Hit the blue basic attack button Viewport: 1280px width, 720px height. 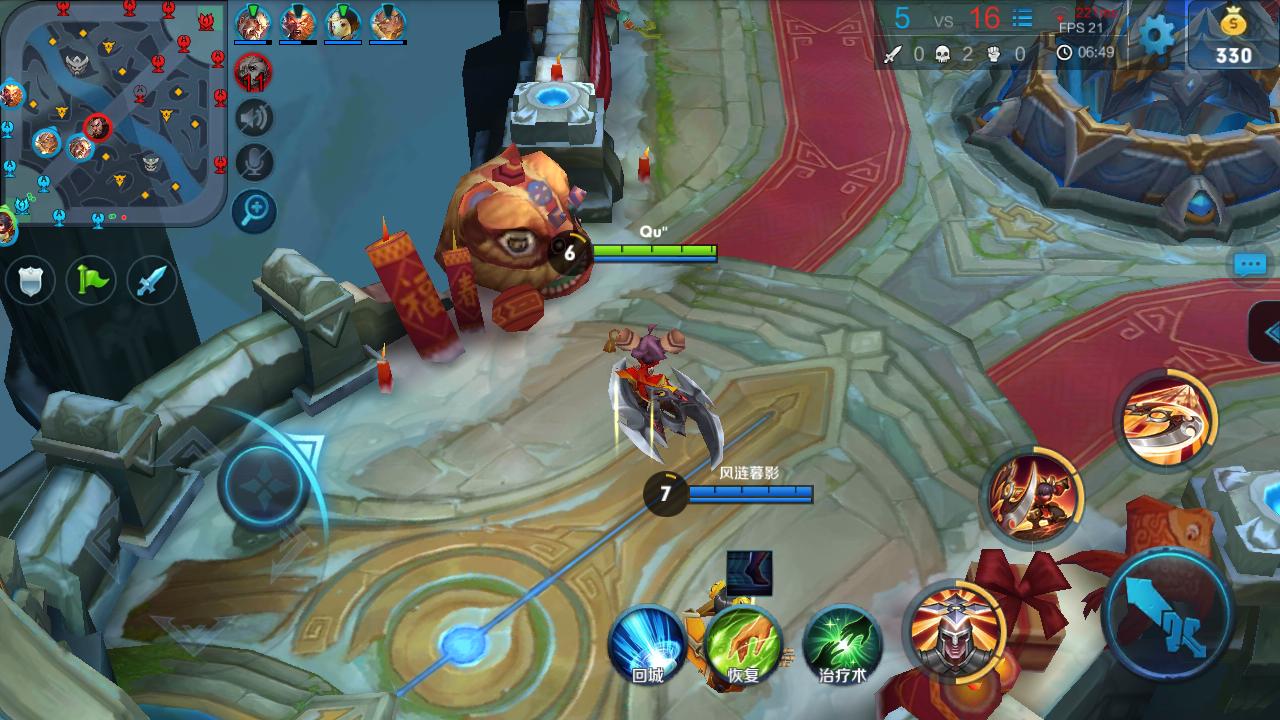pyautogui.click(x=1168, y=613)
